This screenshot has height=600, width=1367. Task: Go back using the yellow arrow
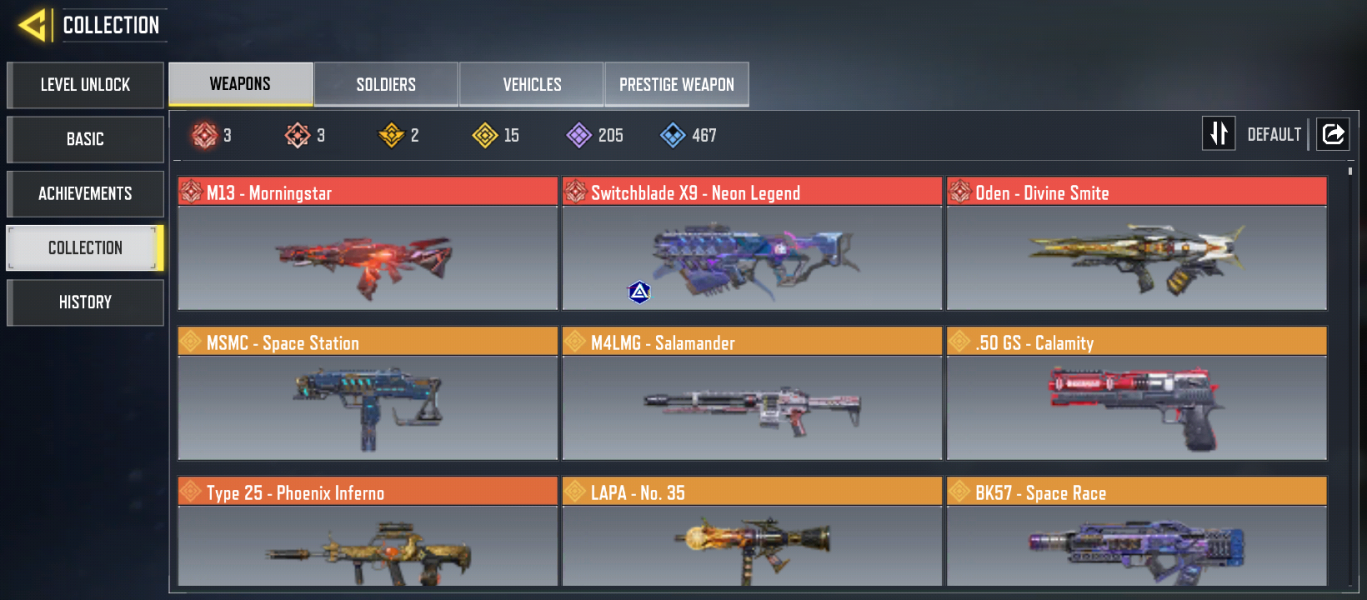[33, 25]
